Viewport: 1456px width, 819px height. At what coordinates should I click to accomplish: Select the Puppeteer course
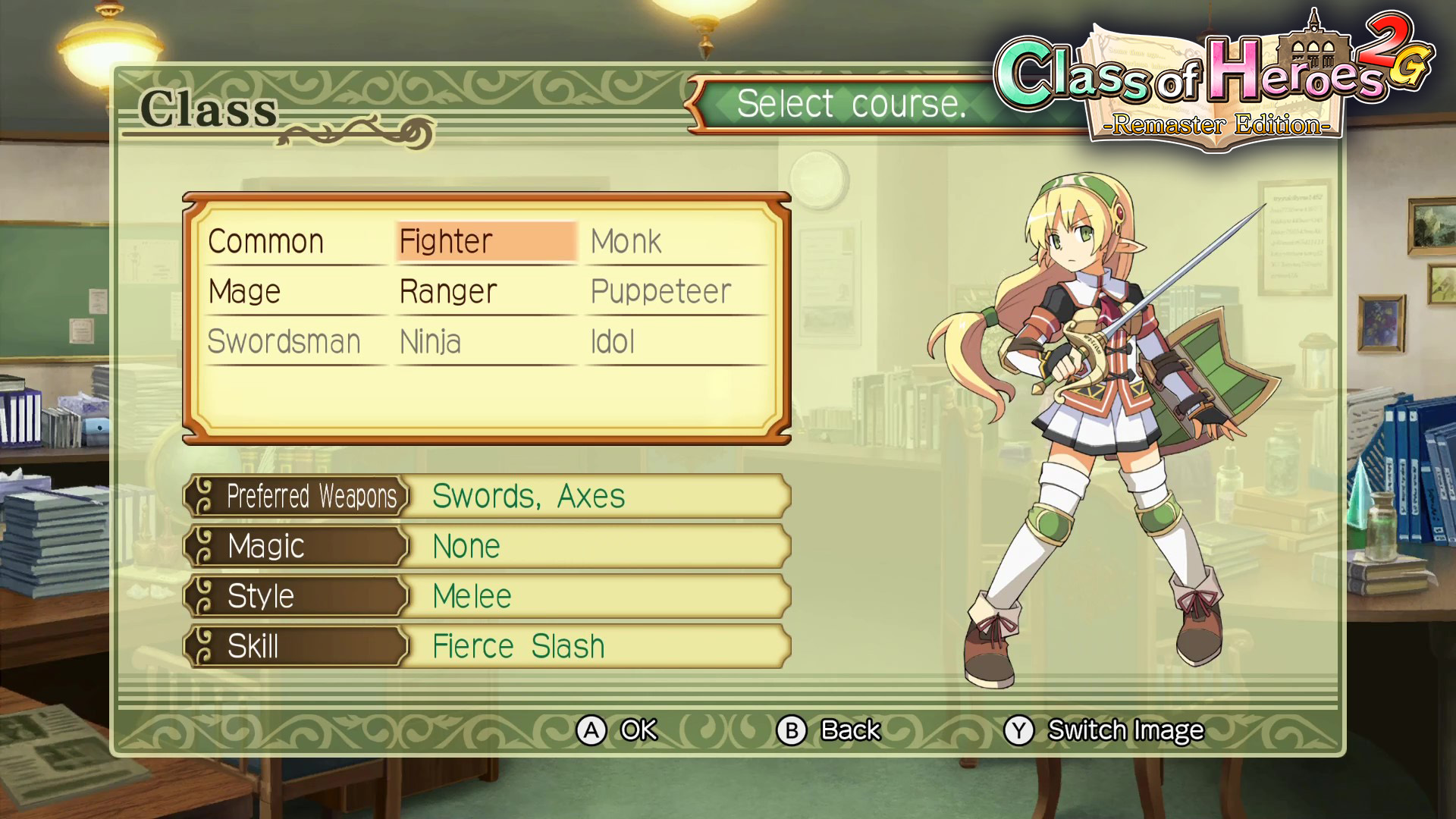661,292
